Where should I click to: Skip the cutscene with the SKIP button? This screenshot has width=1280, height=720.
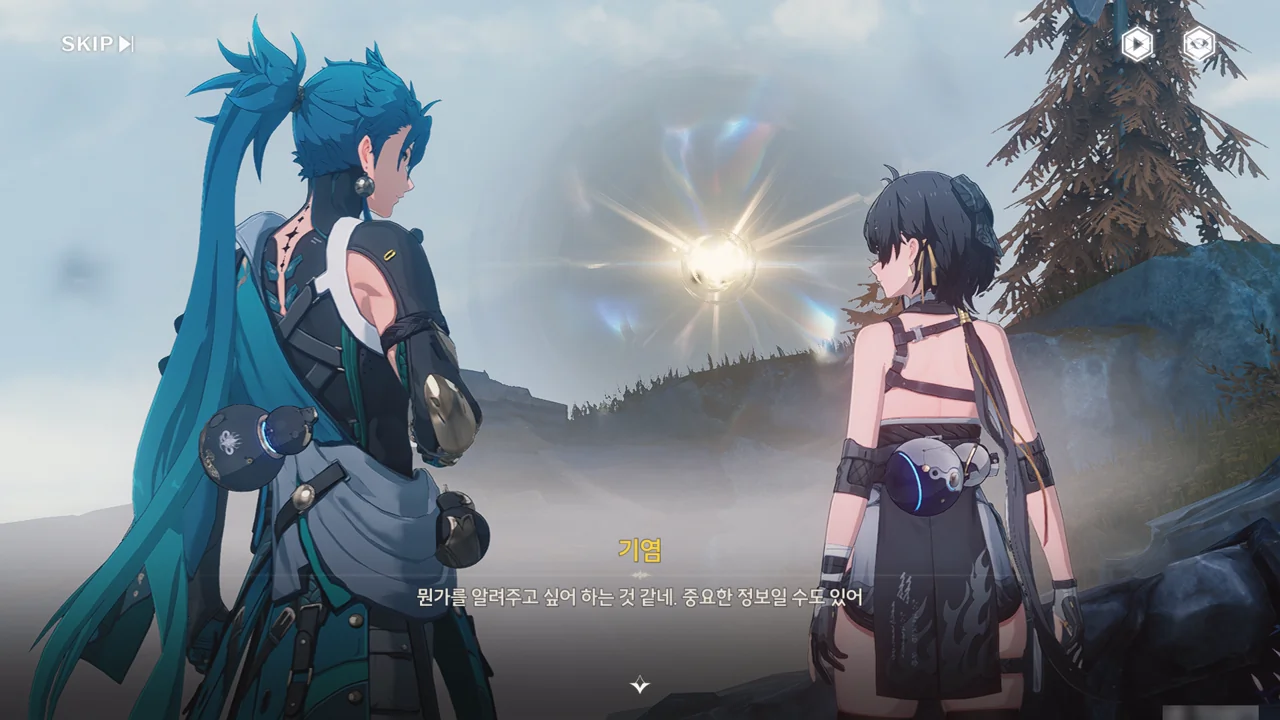pyautogui.click(x=97, y=44)
